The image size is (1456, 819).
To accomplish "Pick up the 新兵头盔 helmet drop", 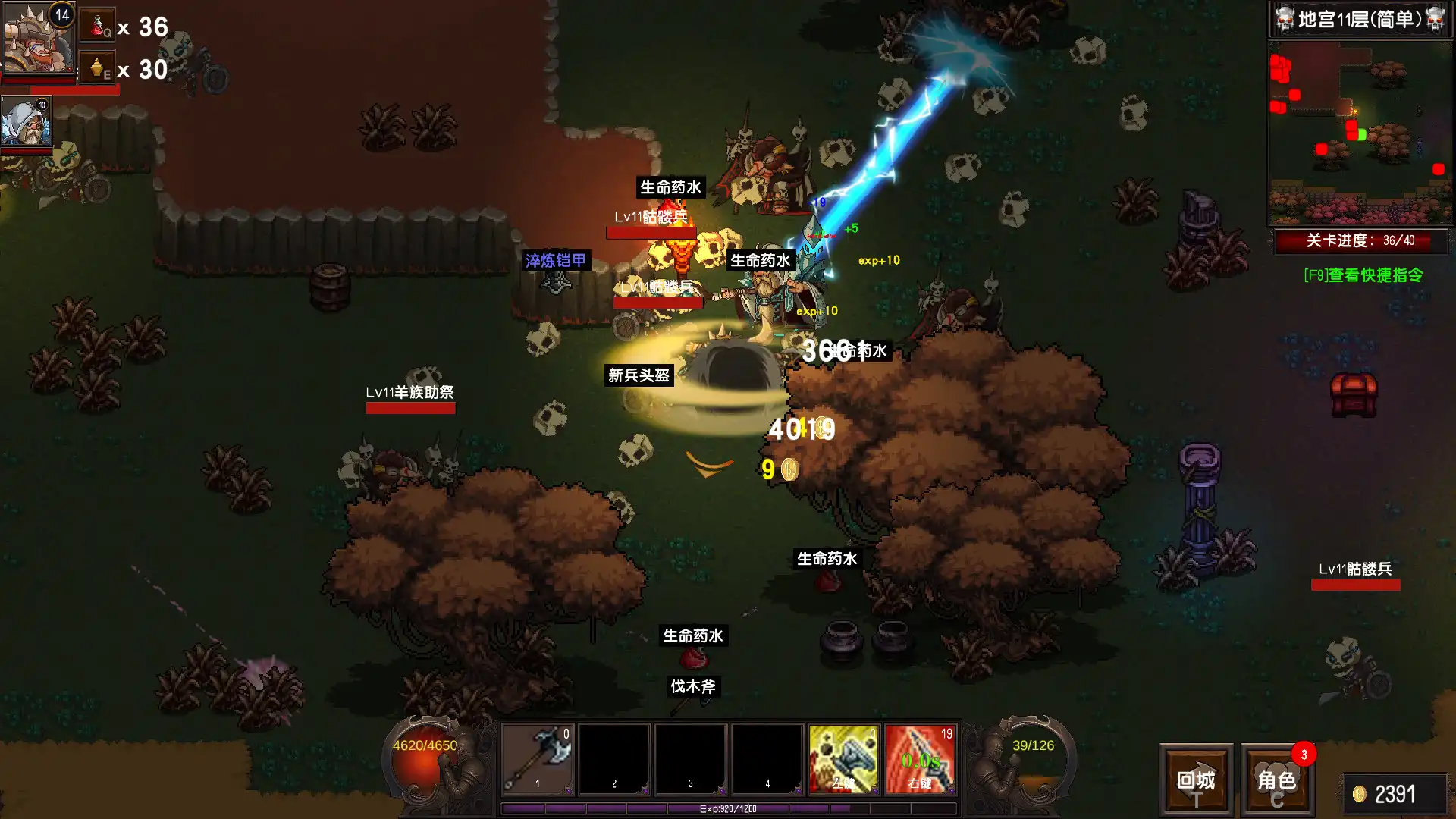I will click(639, 376).
